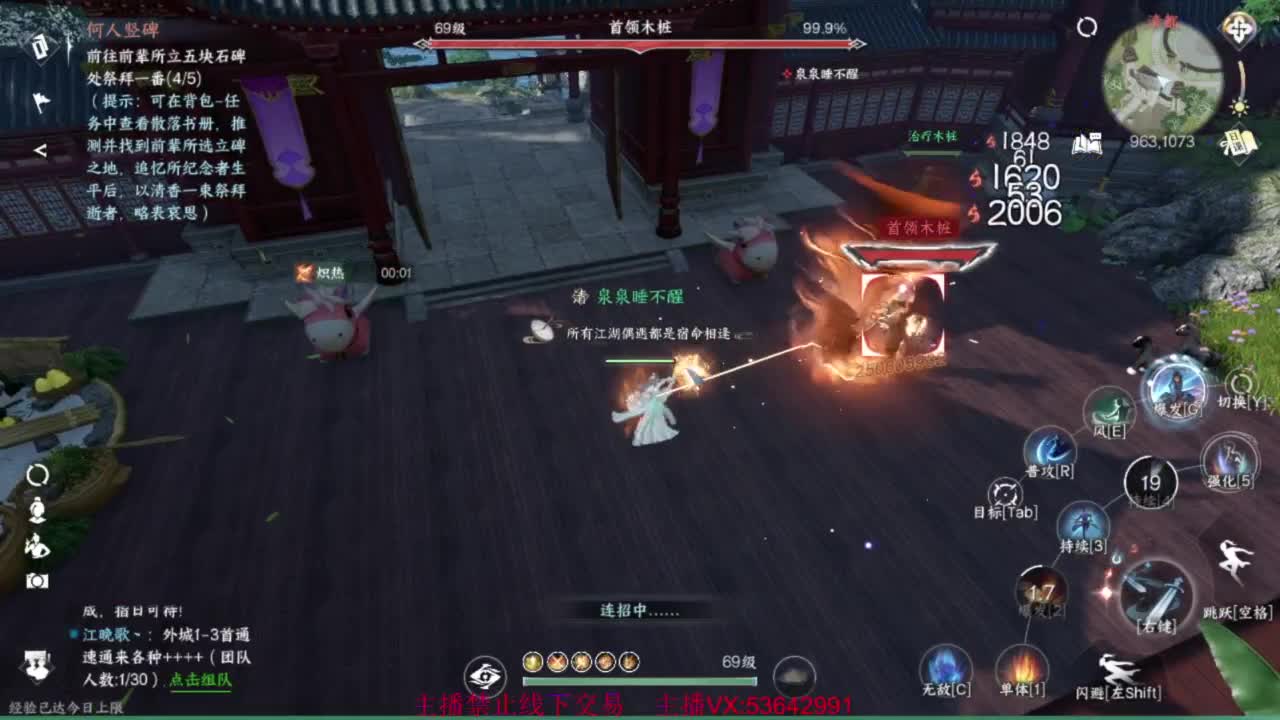1280x720 pixels.
Task: Trigger the 单体[1] flame skill icon
Action: 1023,666
